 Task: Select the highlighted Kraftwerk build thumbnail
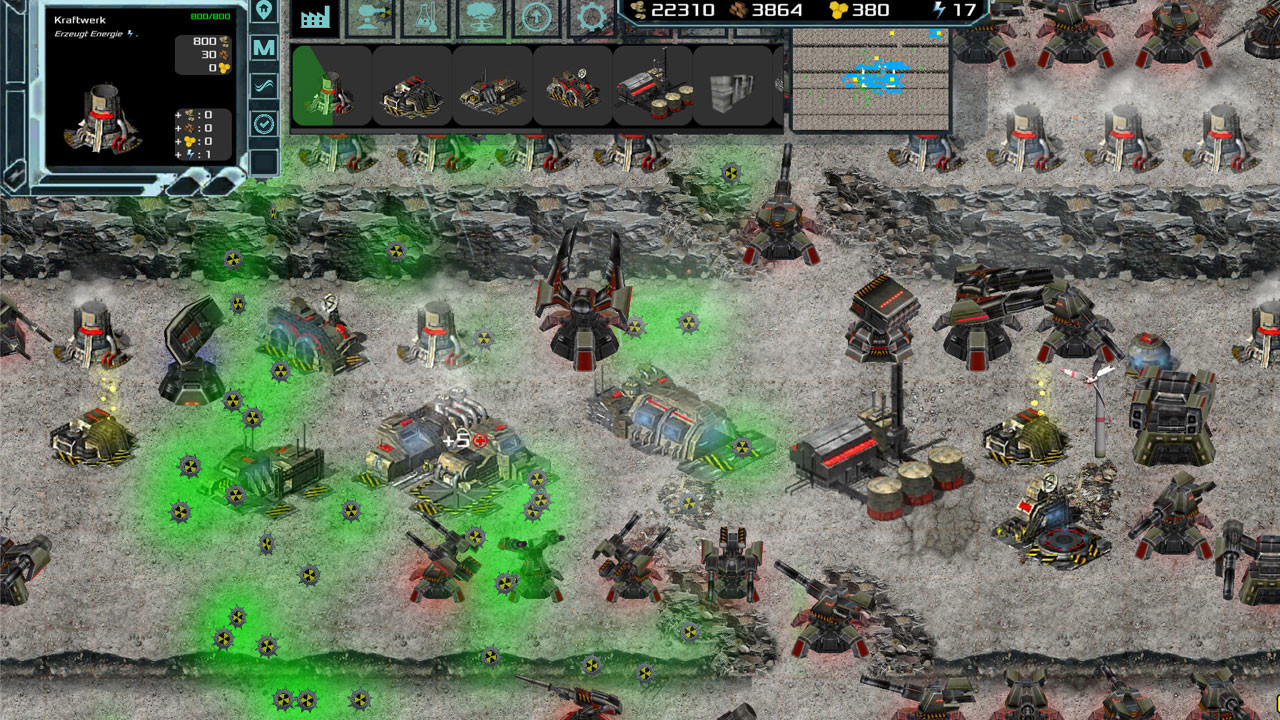pos(332,88)
